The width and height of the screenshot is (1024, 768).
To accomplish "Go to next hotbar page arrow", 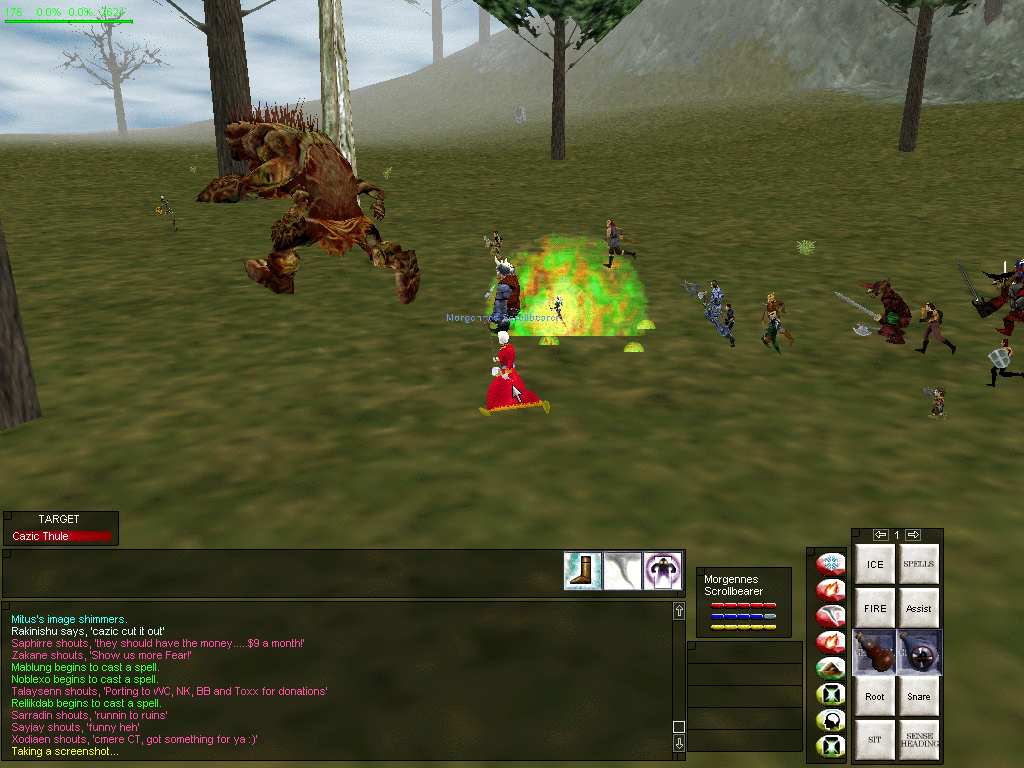I will [913, 535].
